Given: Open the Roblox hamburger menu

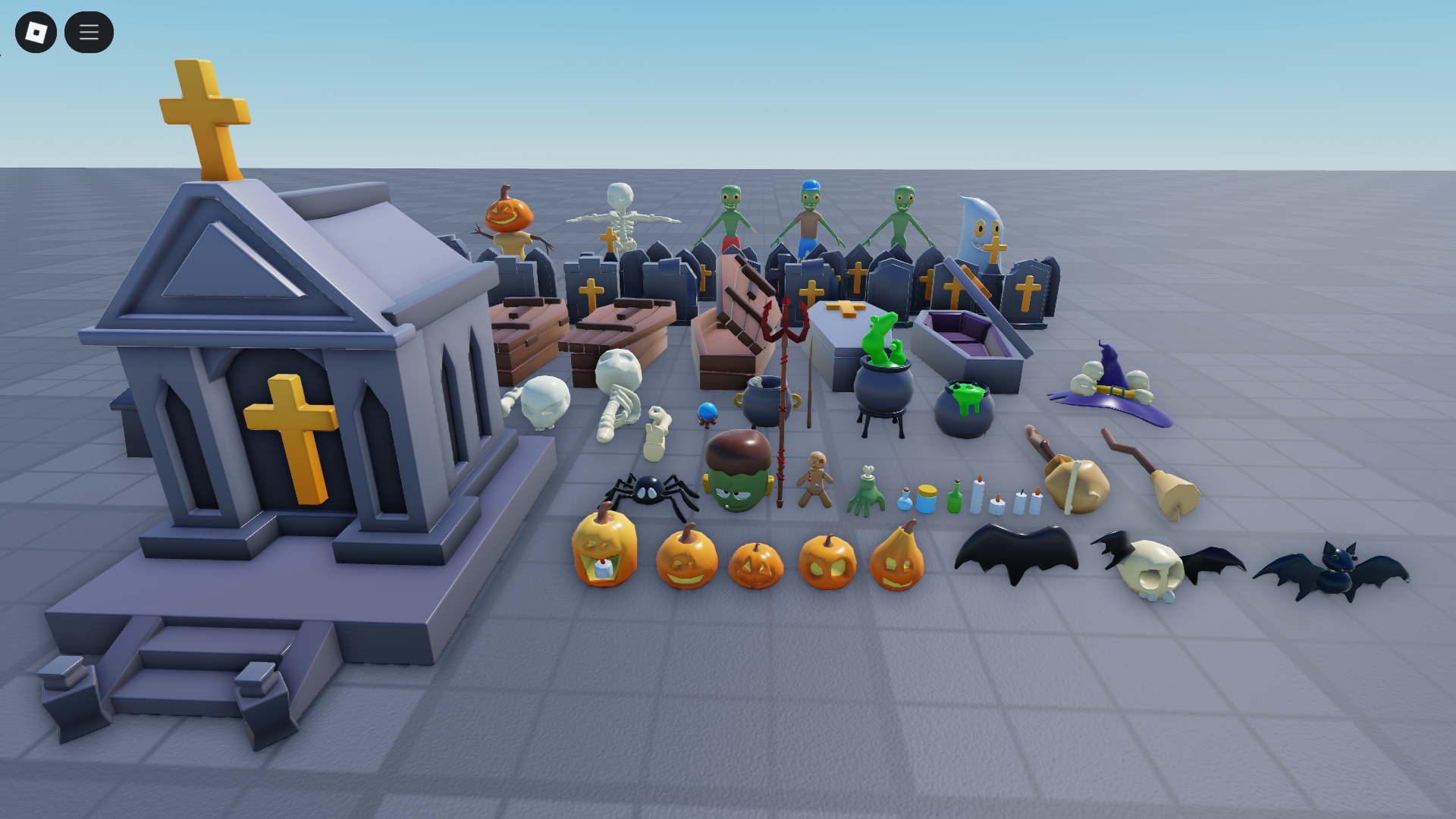Looking at the screenshot, I should (89, 32).
